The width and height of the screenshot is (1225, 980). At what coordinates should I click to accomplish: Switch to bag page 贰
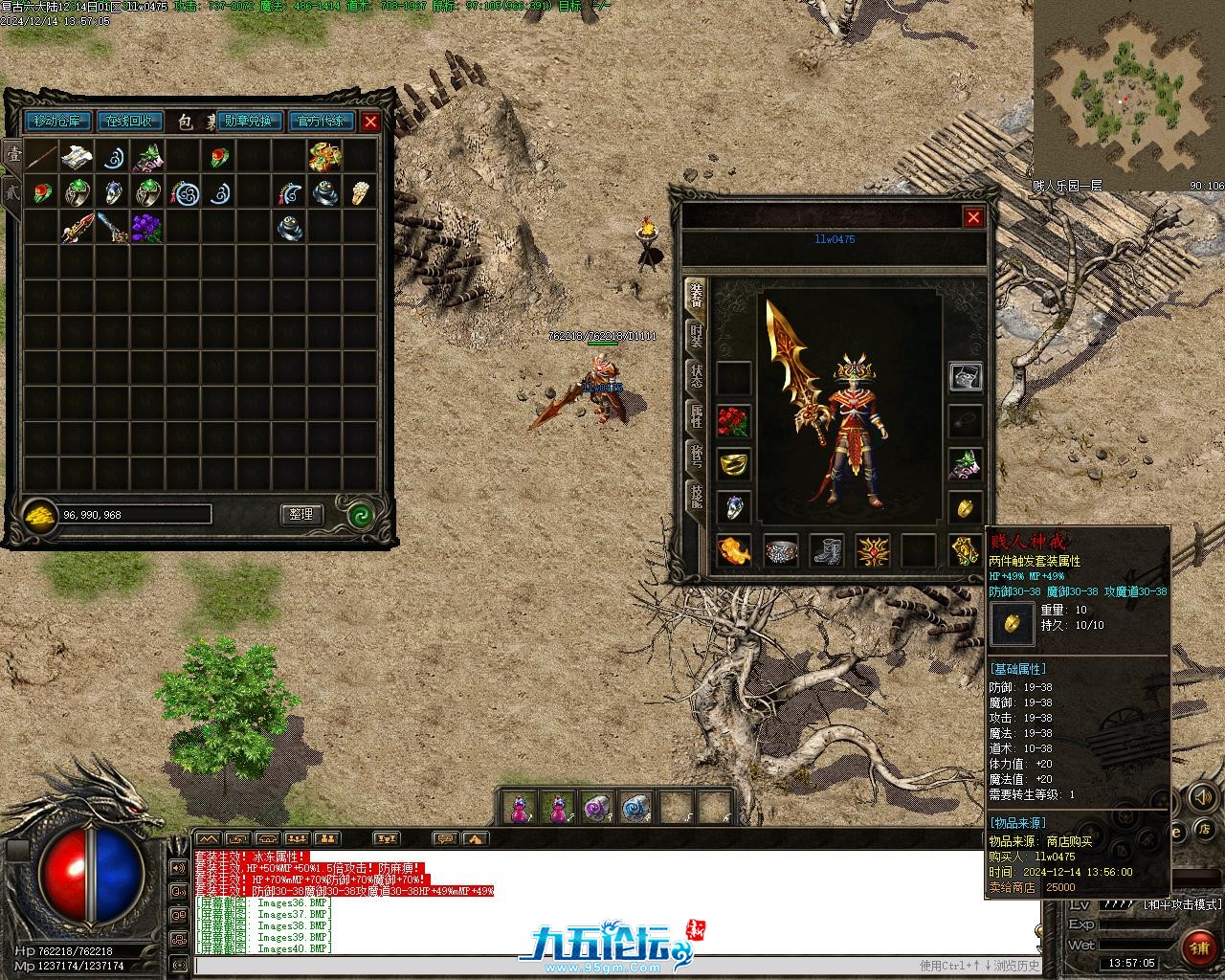pyautogui.click(x=12, y=190)
